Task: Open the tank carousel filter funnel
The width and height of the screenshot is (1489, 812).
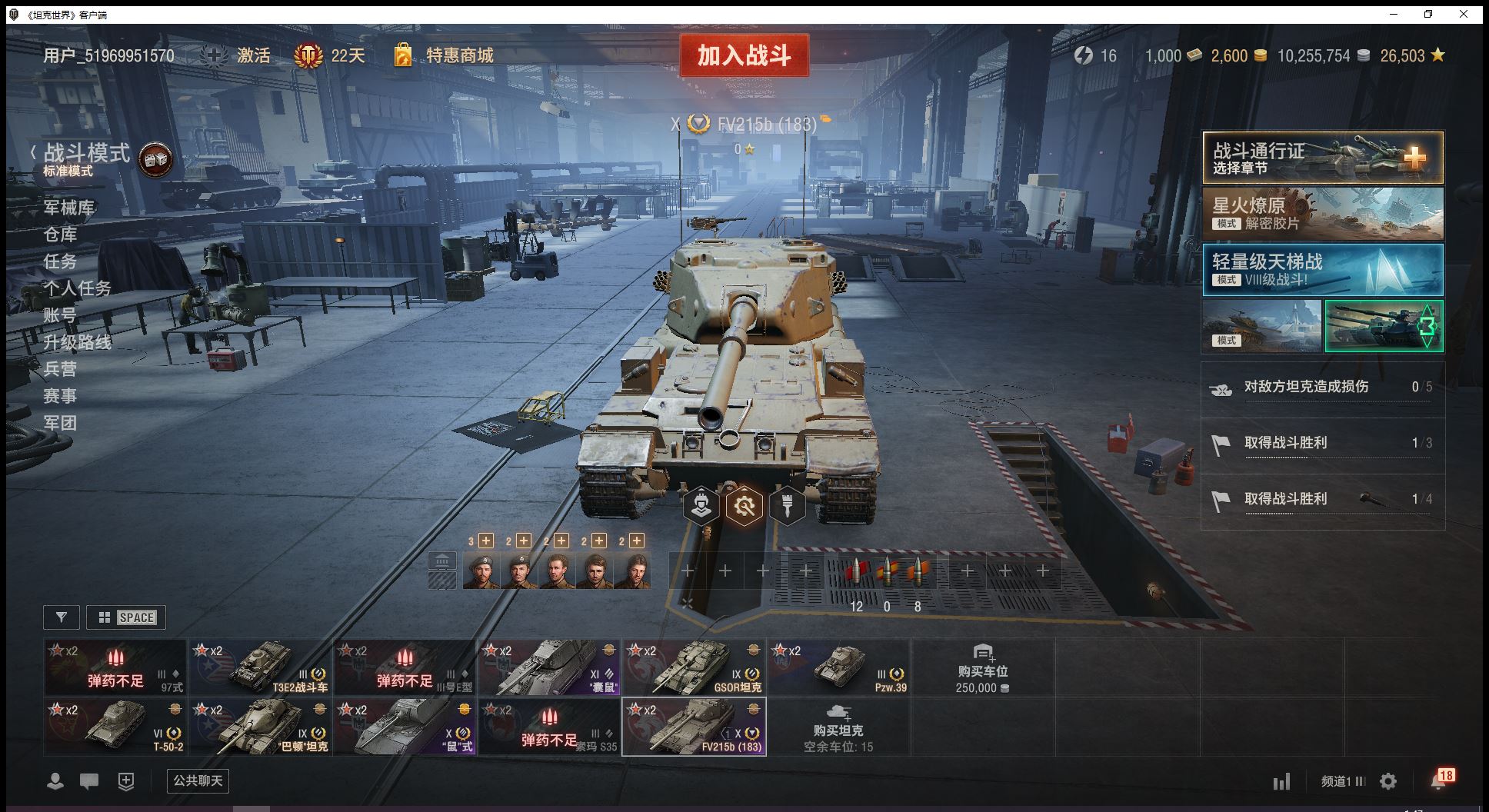Action: [x=62, y=617]
